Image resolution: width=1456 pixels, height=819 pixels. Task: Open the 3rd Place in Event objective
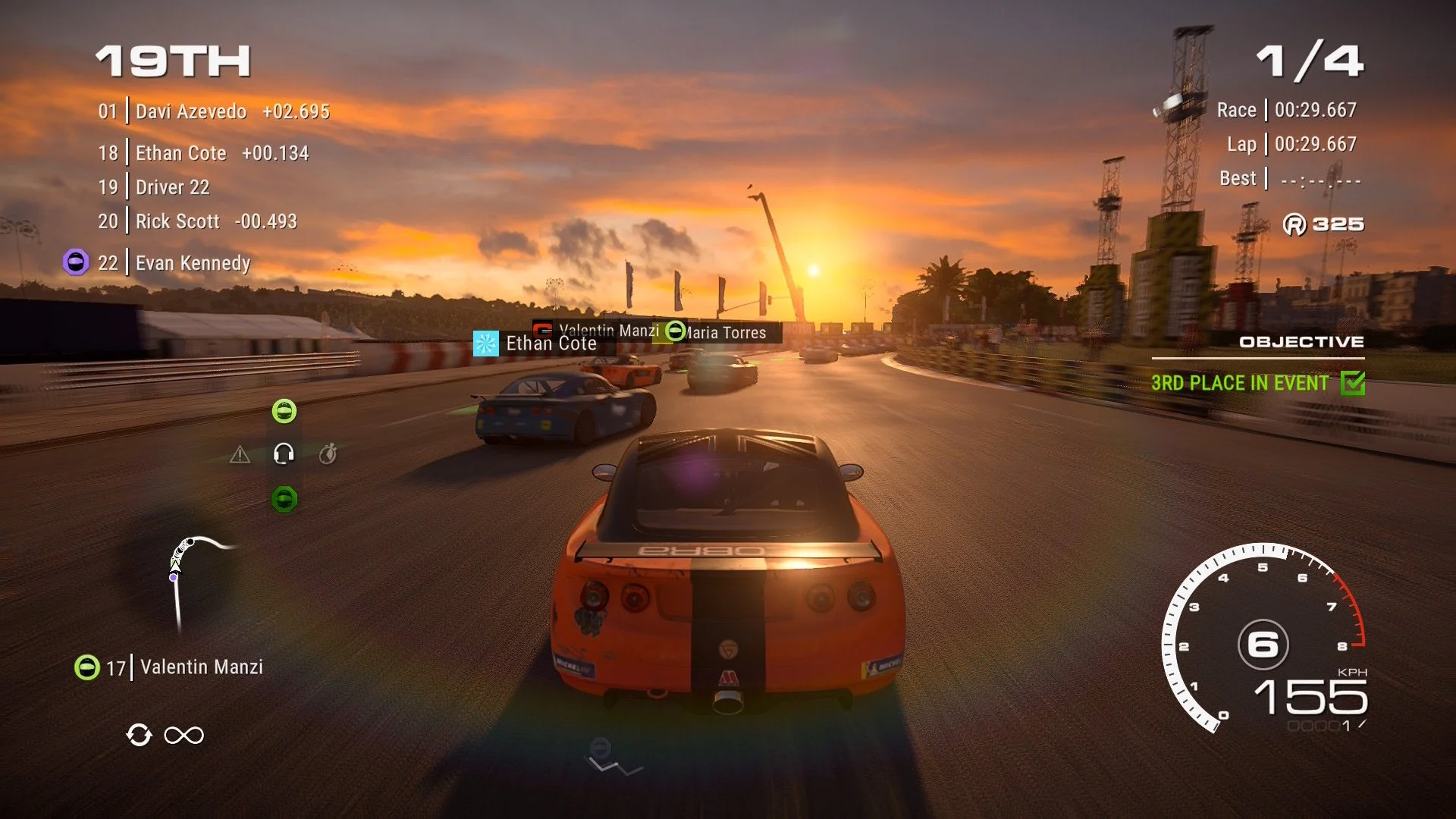point(1239,383)
